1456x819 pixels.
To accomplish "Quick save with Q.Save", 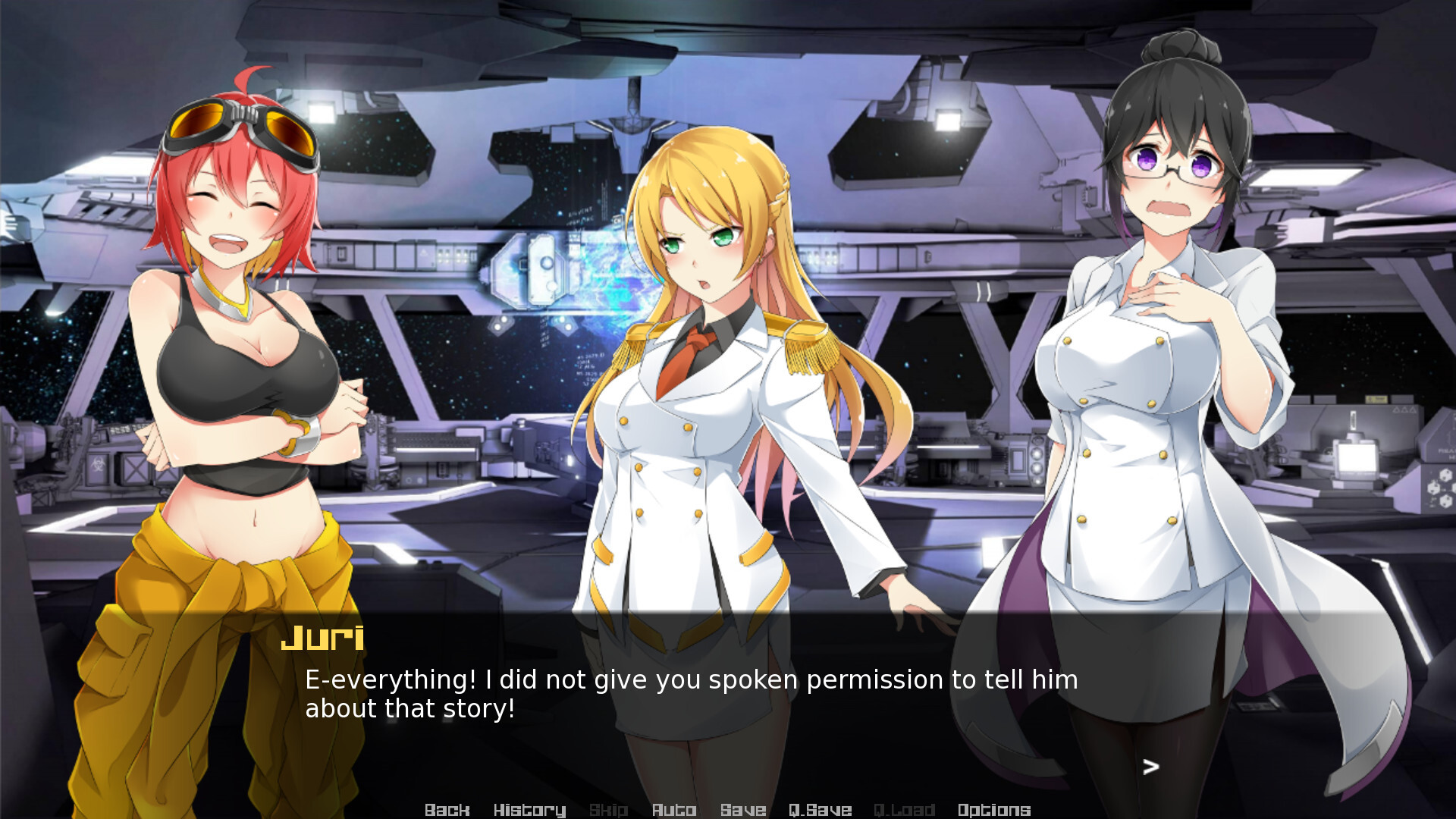I will coord(820,810).
